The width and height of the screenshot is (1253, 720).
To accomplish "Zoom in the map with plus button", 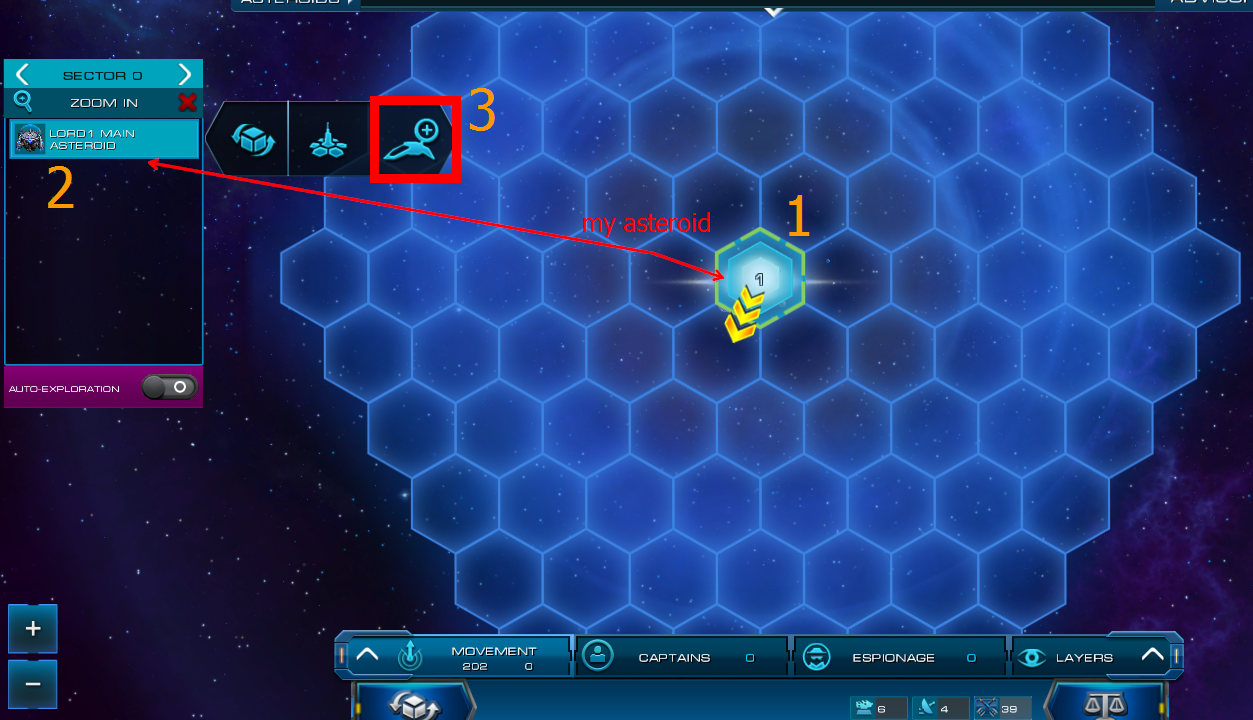I will pos(33,629).
